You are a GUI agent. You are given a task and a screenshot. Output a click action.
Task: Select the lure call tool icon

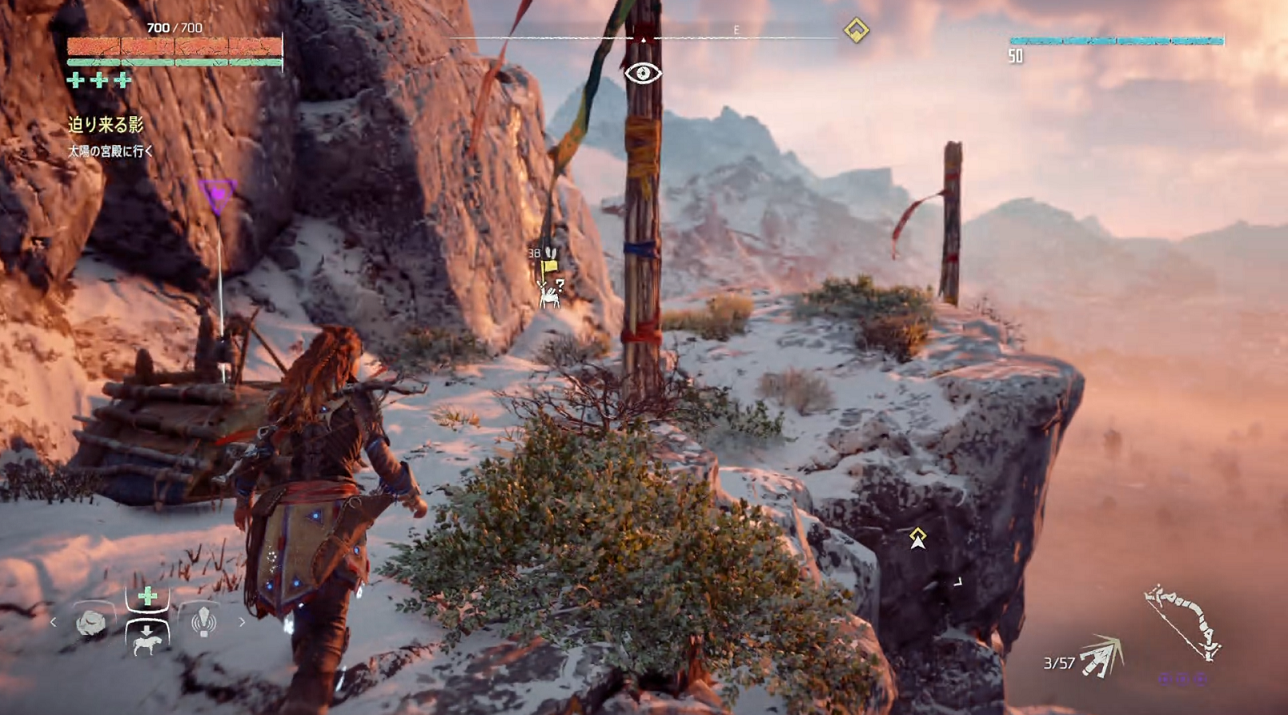(x=203, y=622)
